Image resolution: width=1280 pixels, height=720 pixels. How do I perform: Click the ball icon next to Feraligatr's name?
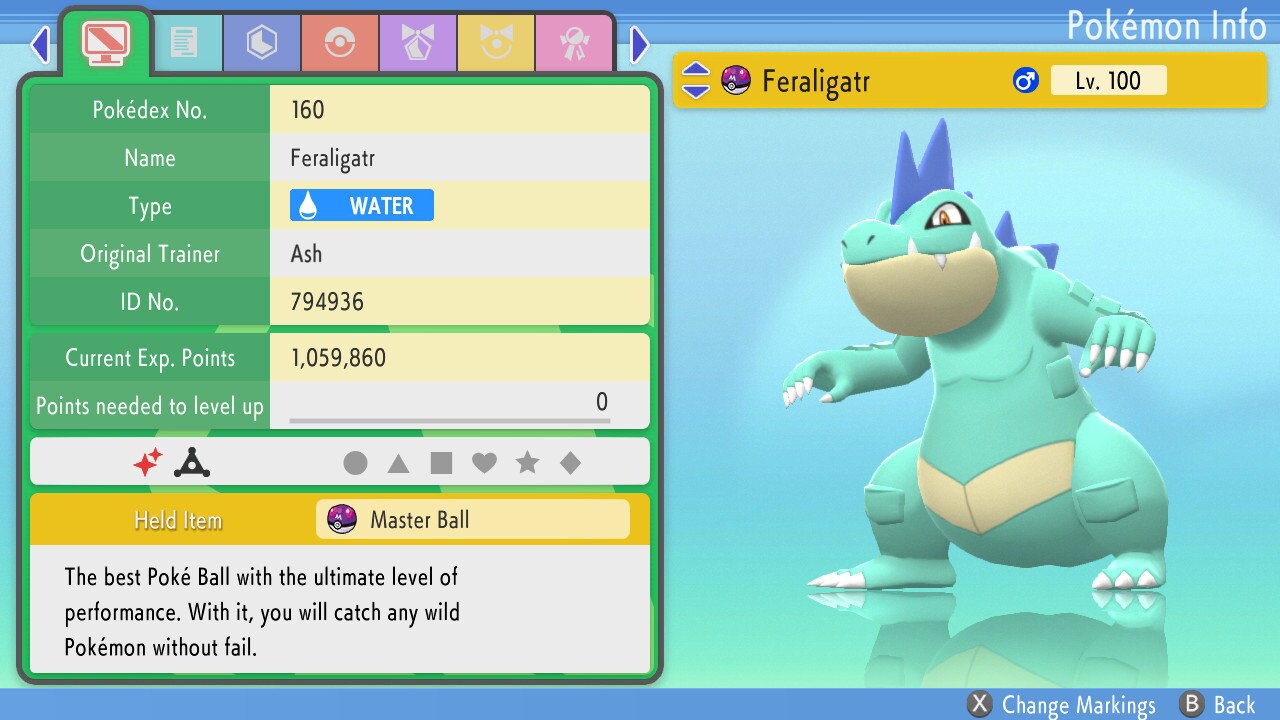(737, 81)
